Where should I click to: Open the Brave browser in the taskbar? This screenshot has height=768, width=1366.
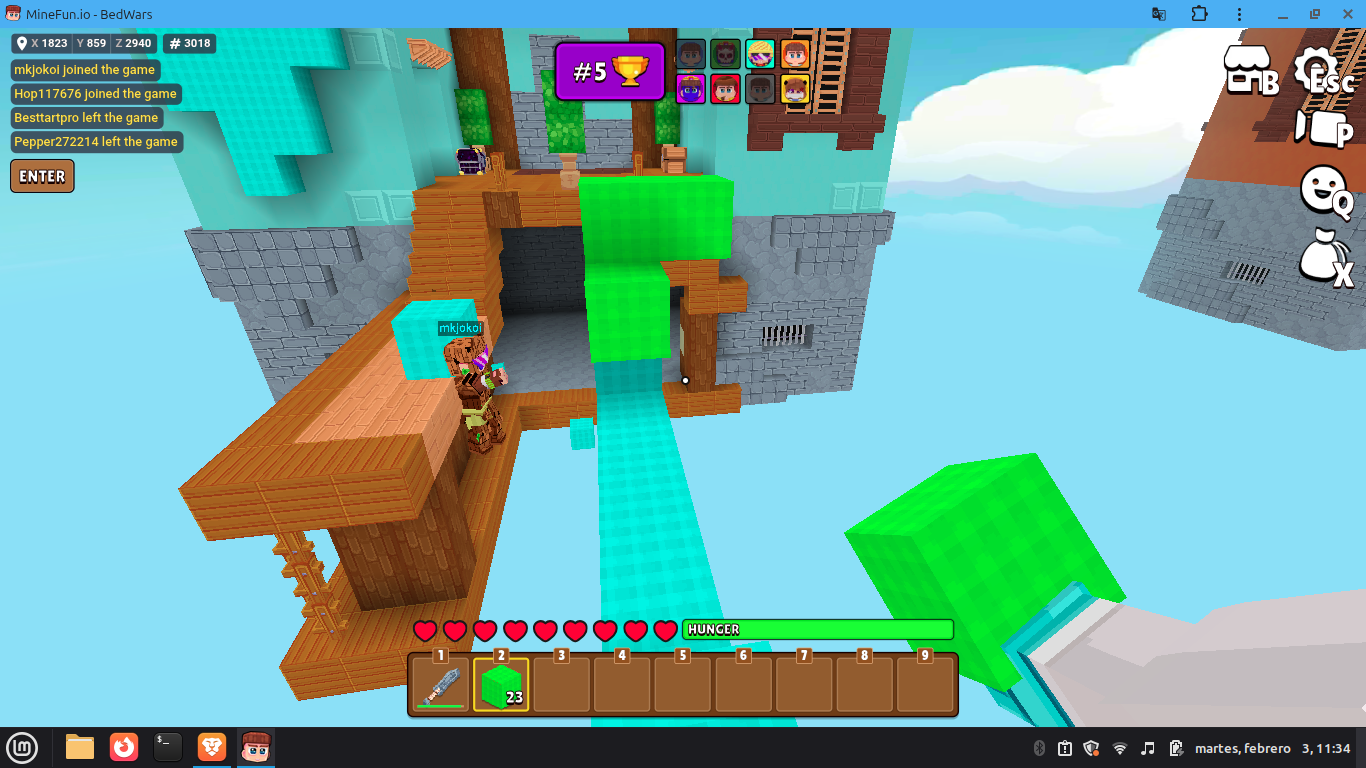pyautogui.click(x=211, y=747)
